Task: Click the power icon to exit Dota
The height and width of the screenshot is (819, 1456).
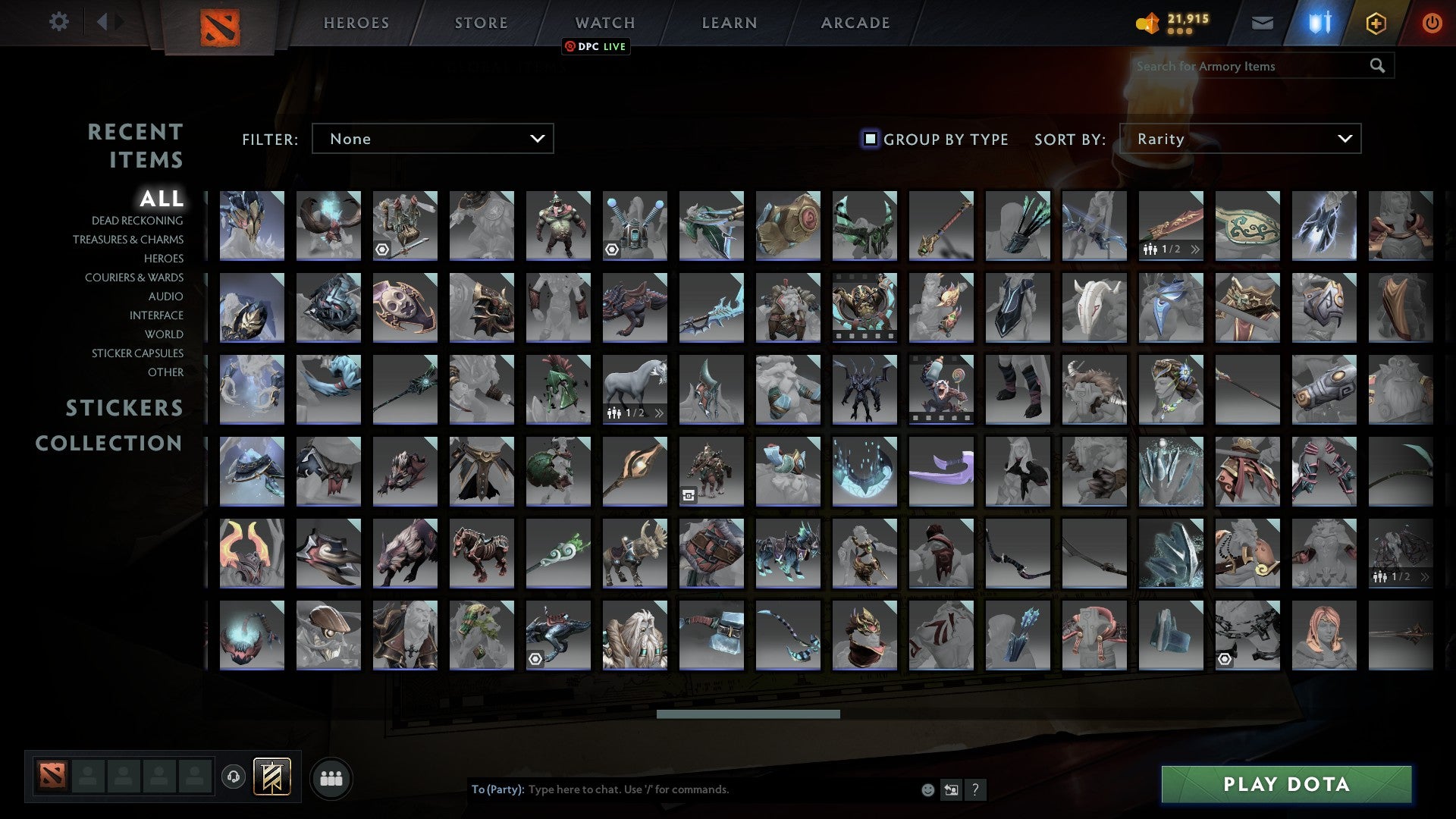Action: [x=1432, y=22]
